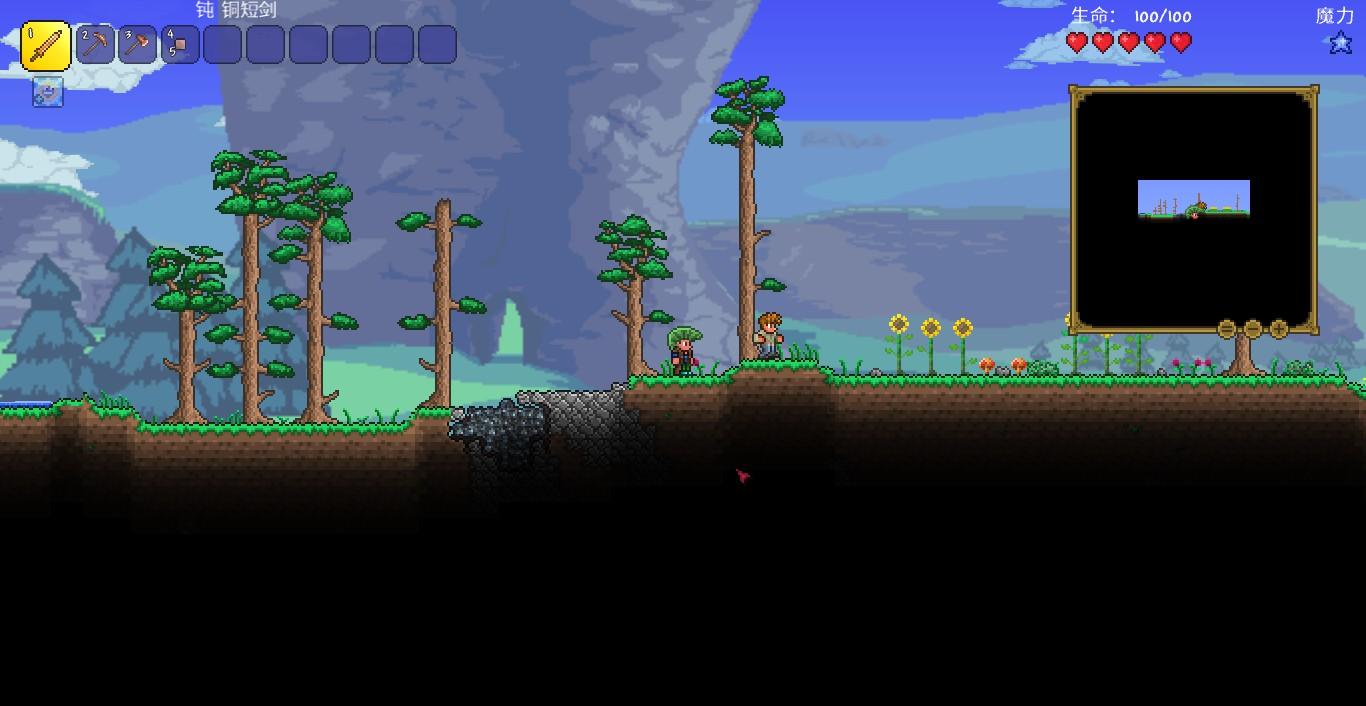Choose the copper pickaxe in the hotbar
The image size is (1366, 706).
point(95,45)
